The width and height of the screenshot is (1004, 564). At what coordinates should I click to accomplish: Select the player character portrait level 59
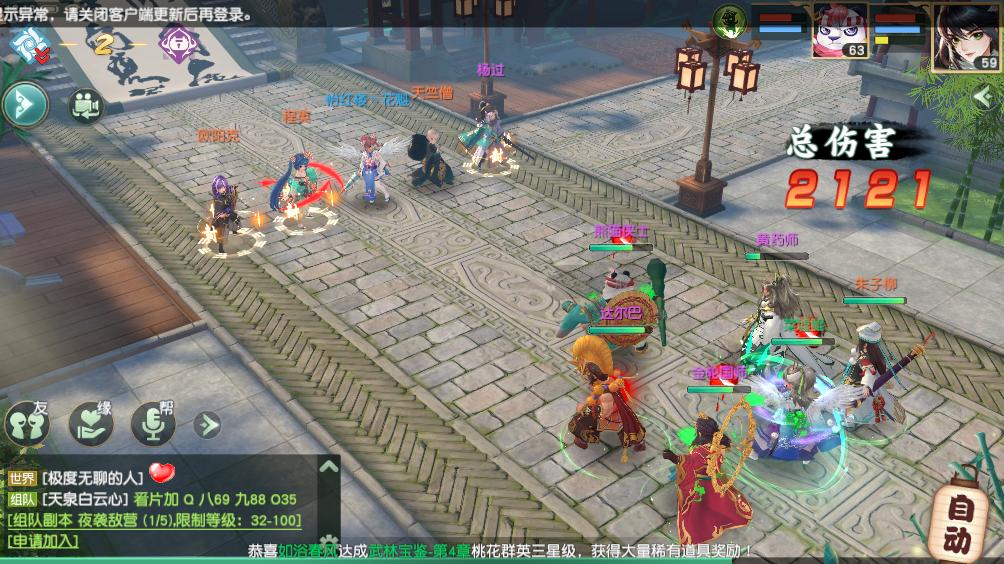click(x=965, y=36)
